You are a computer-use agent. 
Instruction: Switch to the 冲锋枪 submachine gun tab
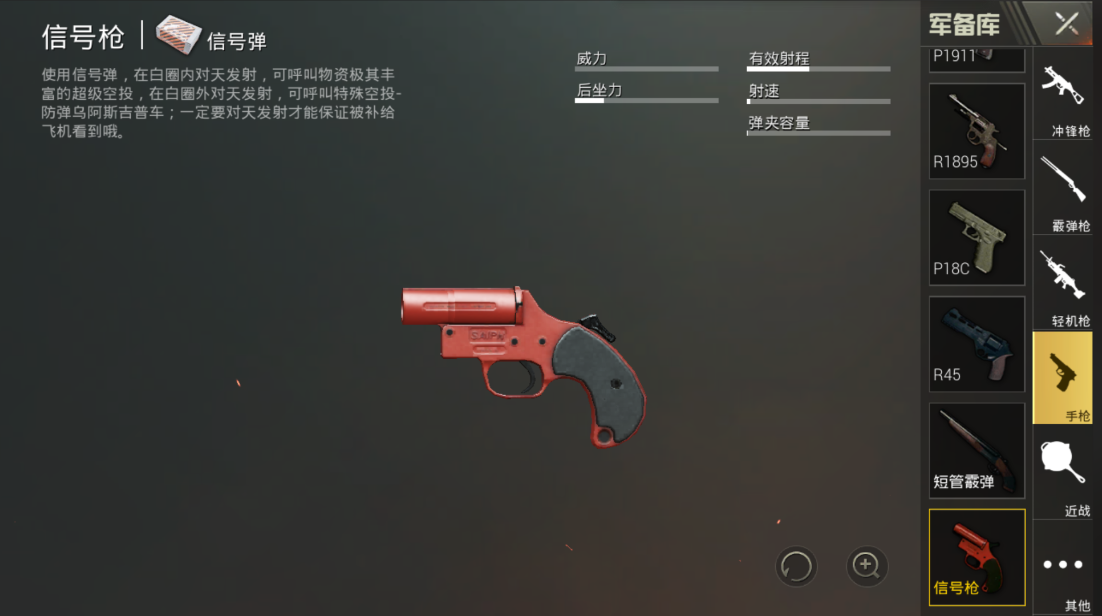1063,97
